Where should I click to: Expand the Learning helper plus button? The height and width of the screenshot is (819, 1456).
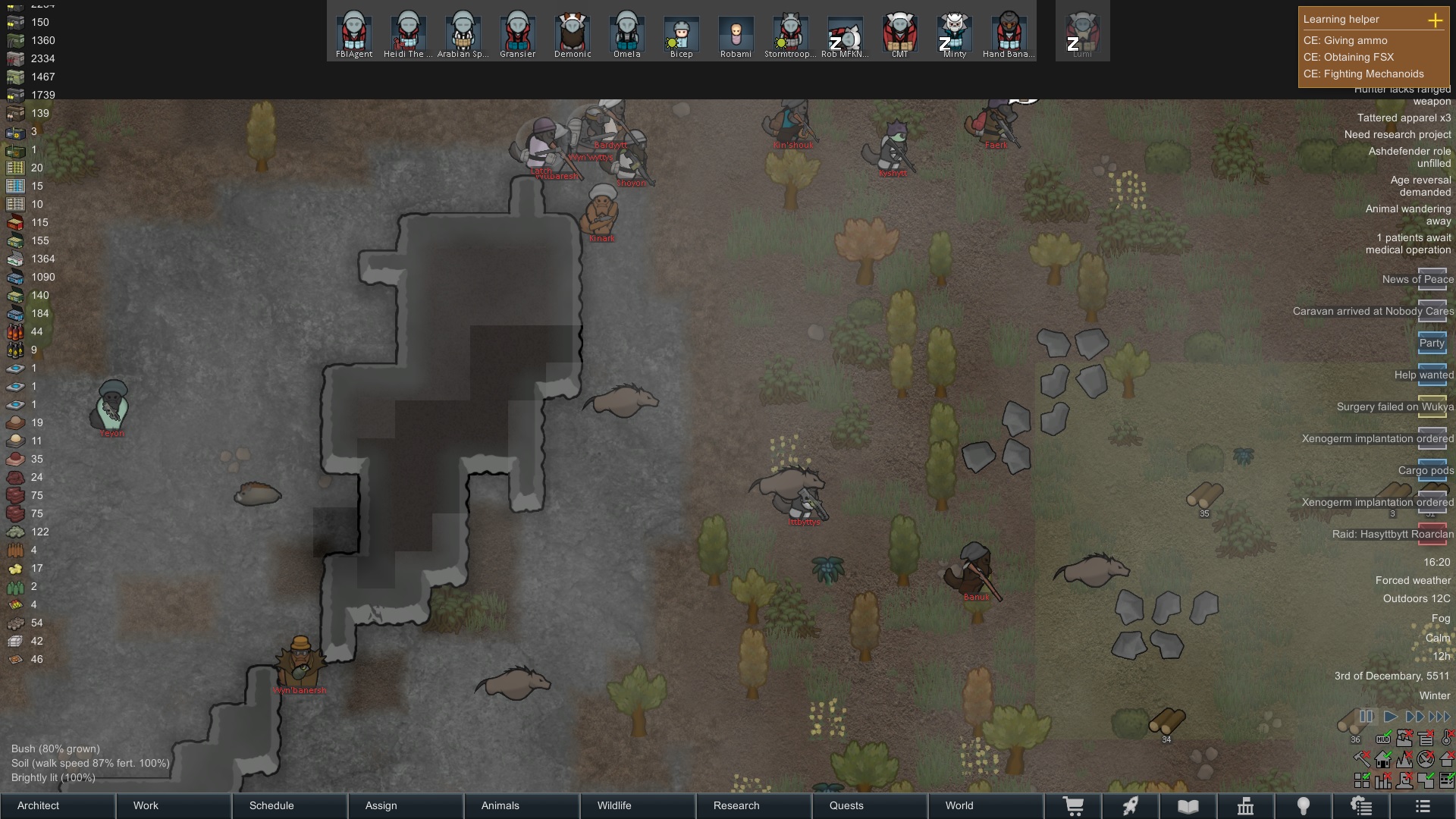pyautogui.click(x=1435, y=20)
